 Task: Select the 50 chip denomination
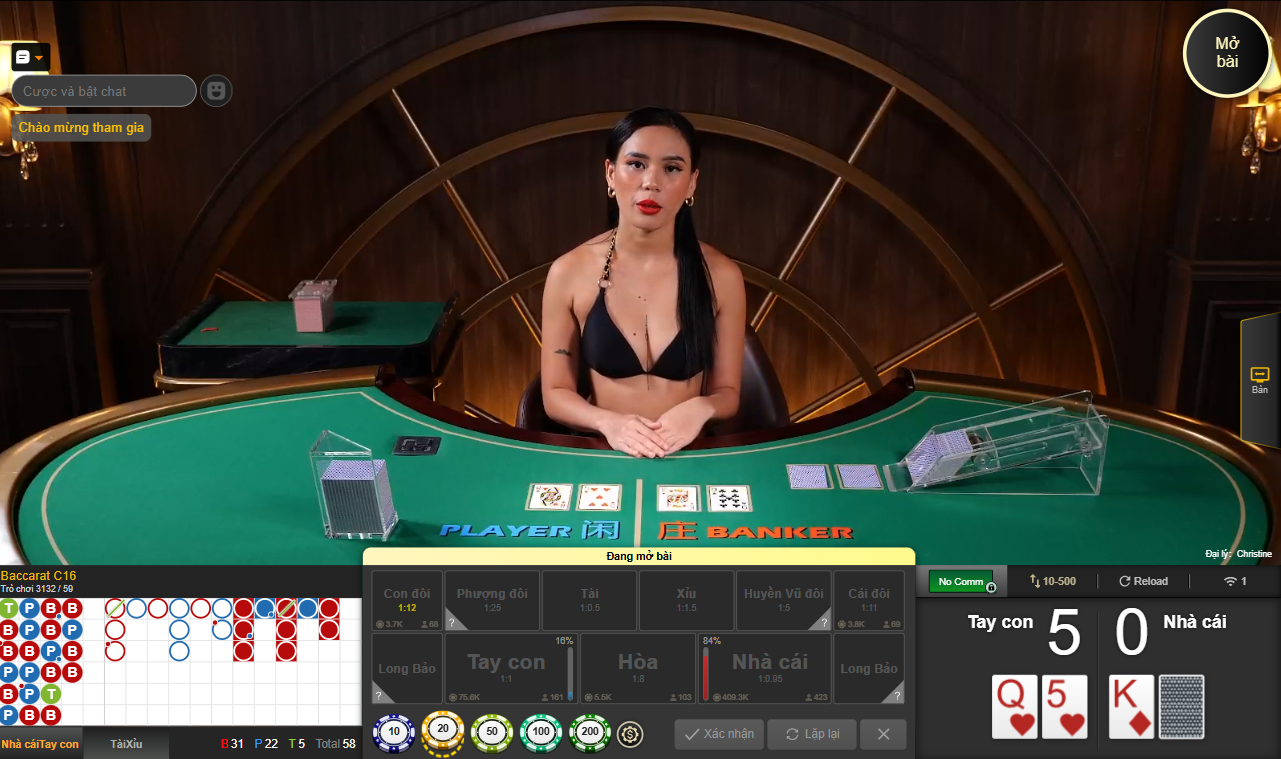click(491, 732)
